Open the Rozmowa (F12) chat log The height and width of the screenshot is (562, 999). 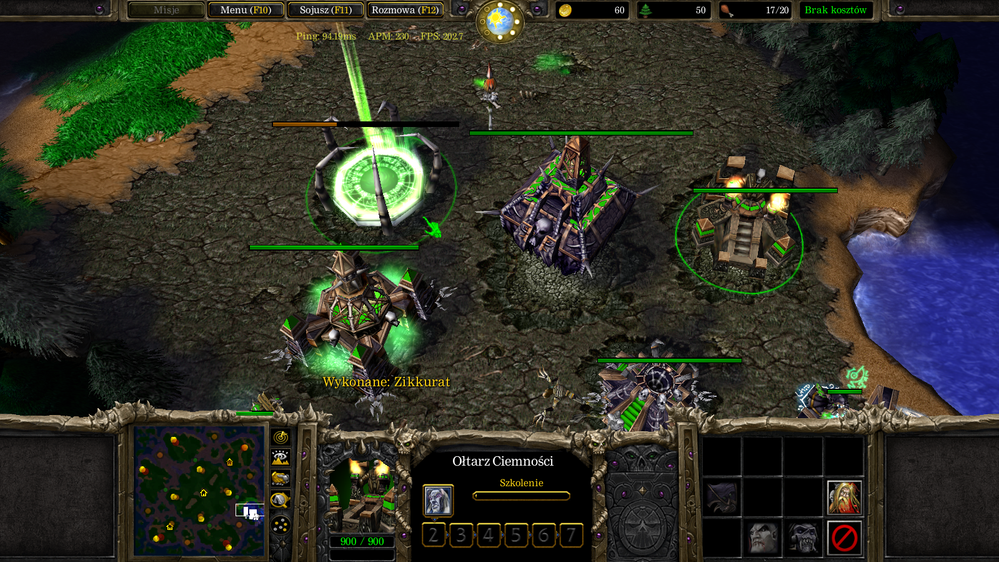[x=404, y=11]
